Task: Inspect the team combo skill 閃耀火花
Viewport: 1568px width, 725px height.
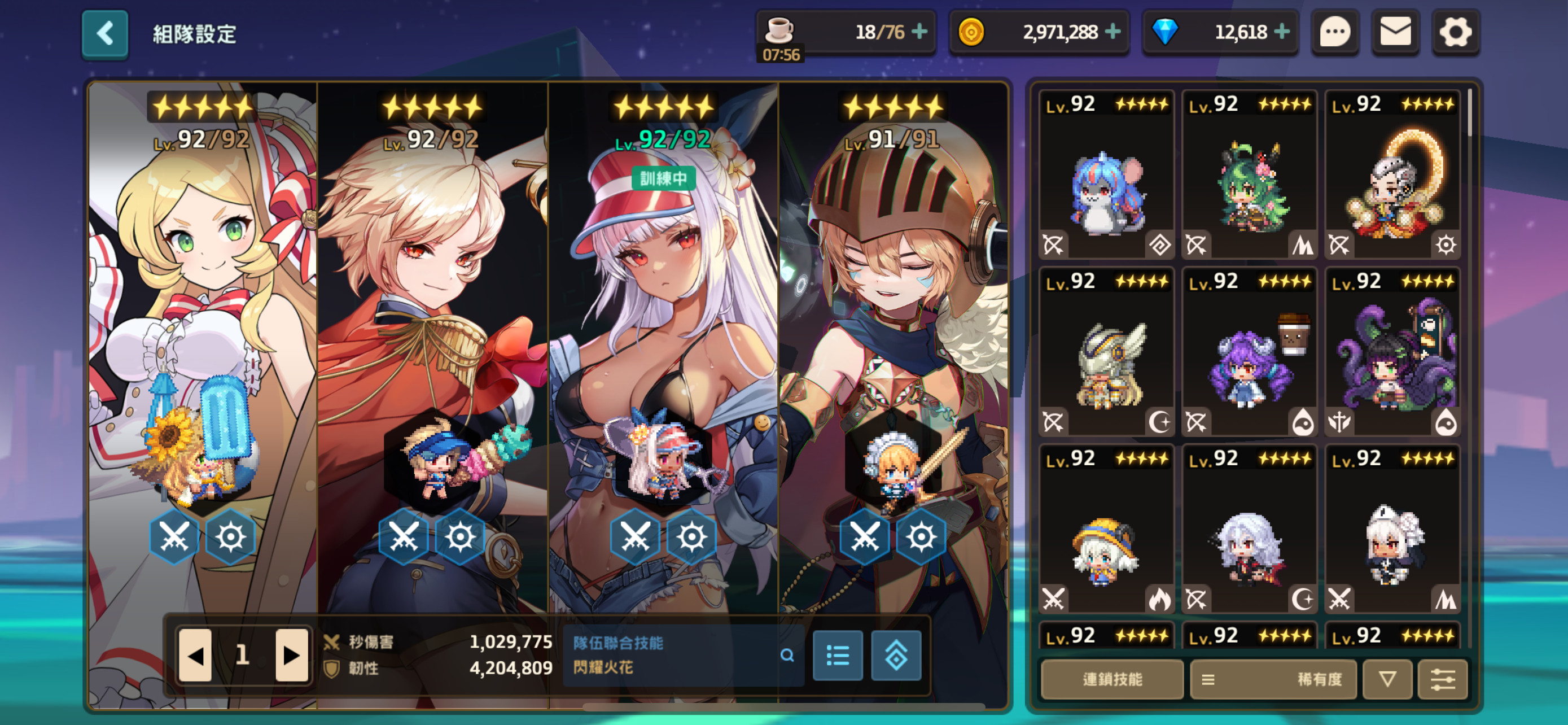Action: 787,656
